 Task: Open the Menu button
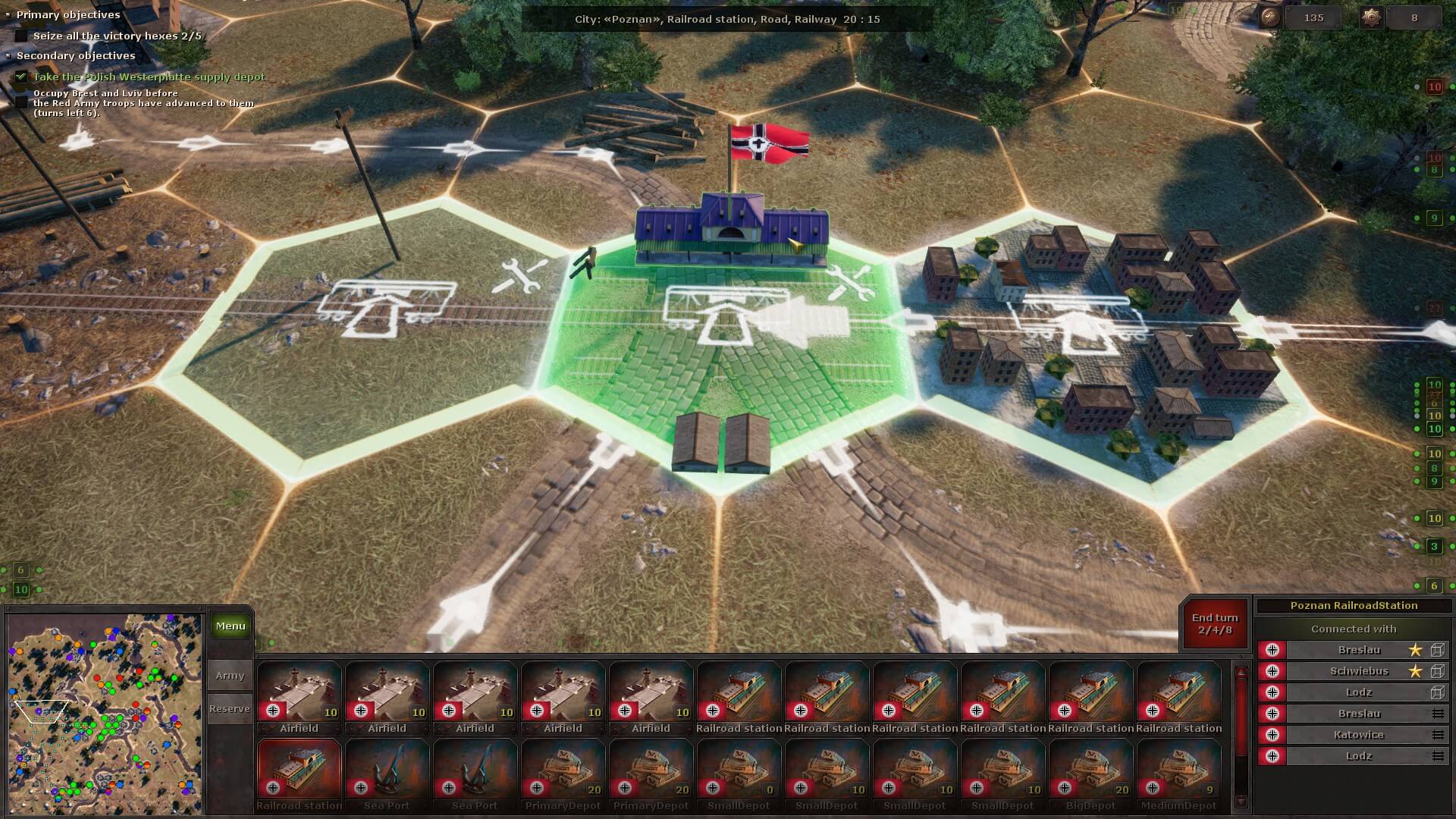point(230,626)
